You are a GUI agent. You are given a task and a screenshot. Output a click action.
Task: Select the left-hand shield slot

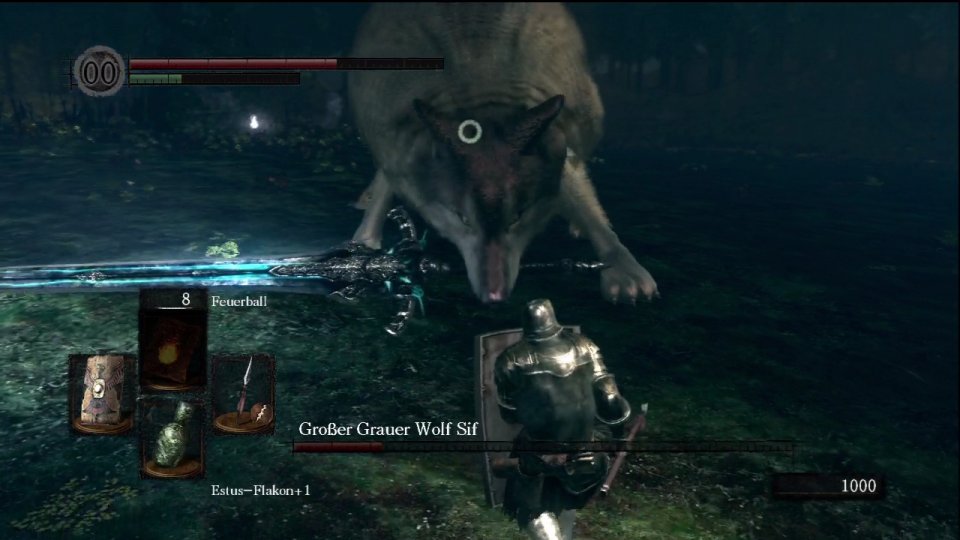[101, 393]
